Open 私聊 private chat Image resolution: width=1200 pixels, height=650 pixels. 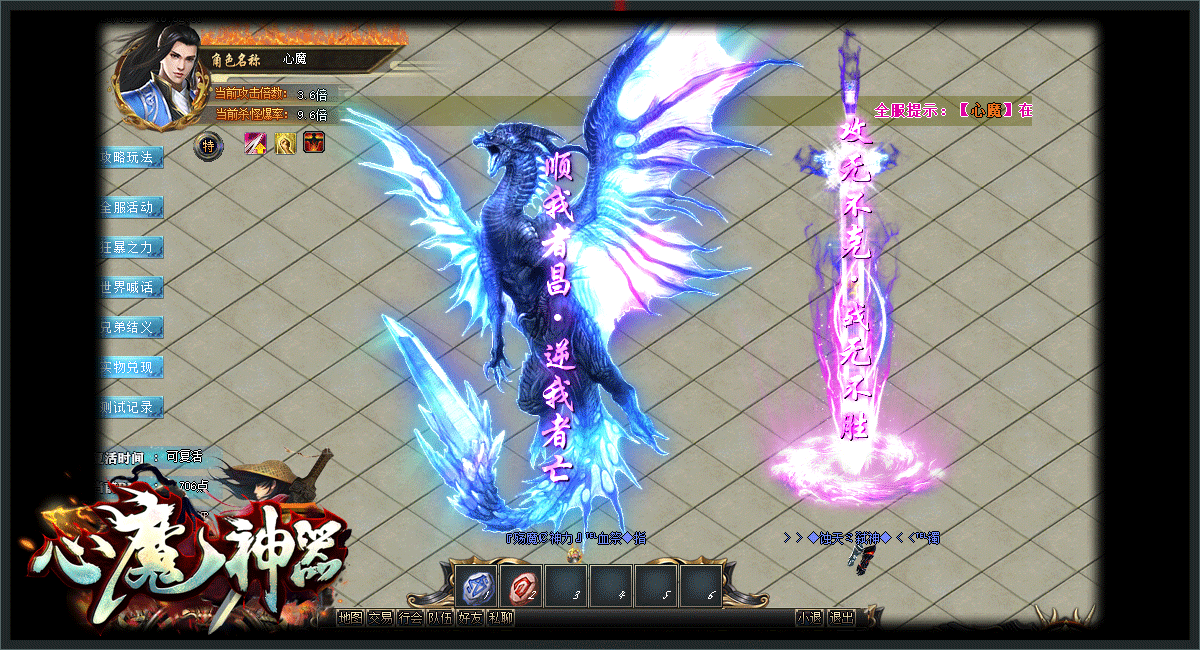(500, 618)
